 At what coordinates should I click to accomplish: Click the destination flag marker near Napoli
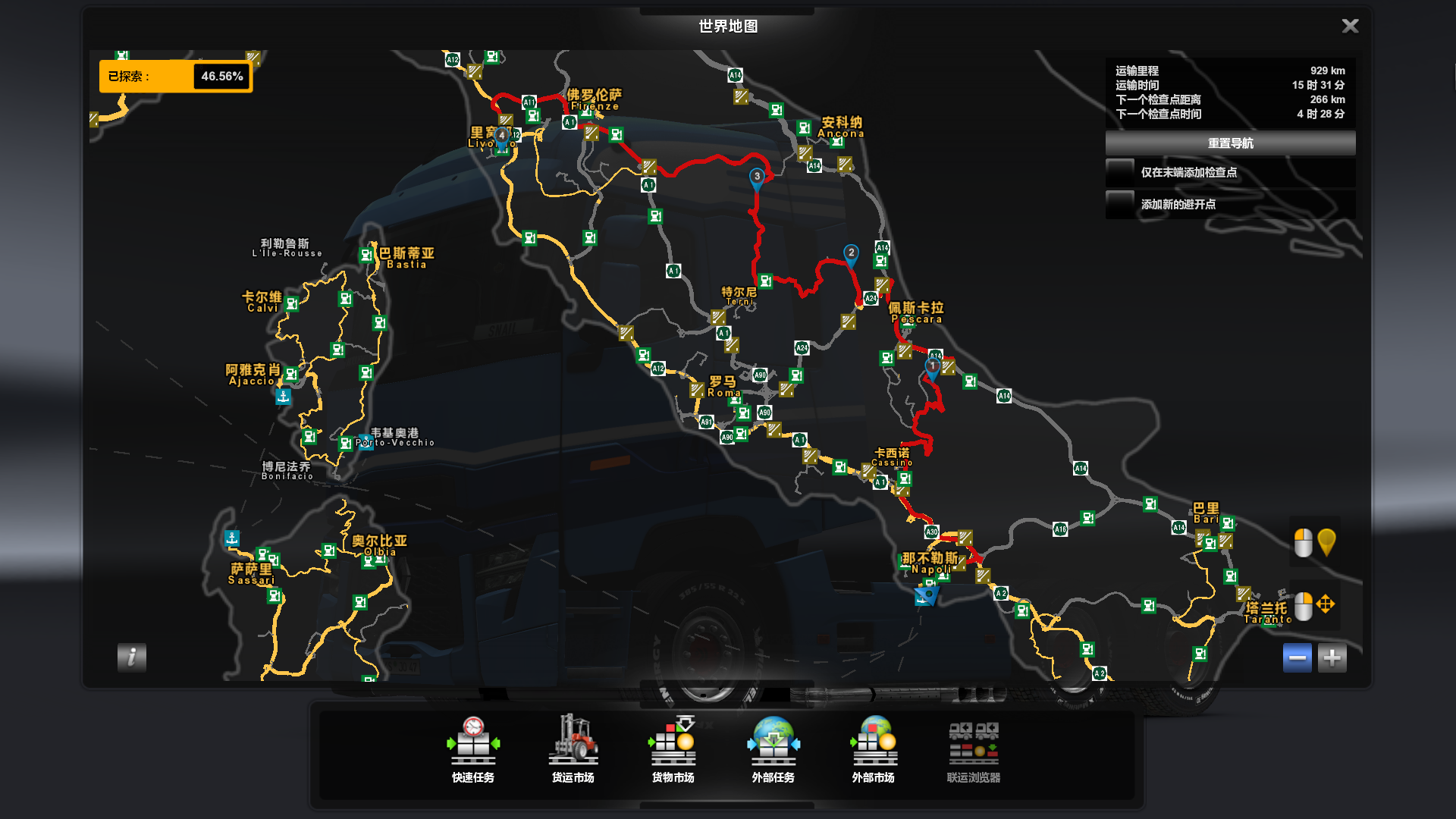(927, 597)
